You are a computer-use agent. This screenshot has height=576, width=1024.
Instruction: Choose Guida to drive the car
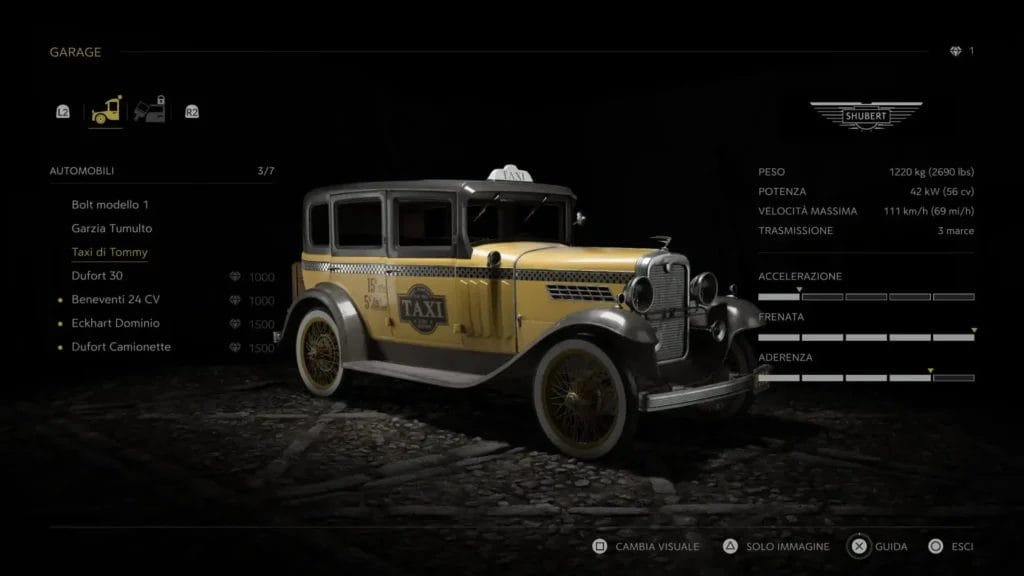click(x=880, y=547)
